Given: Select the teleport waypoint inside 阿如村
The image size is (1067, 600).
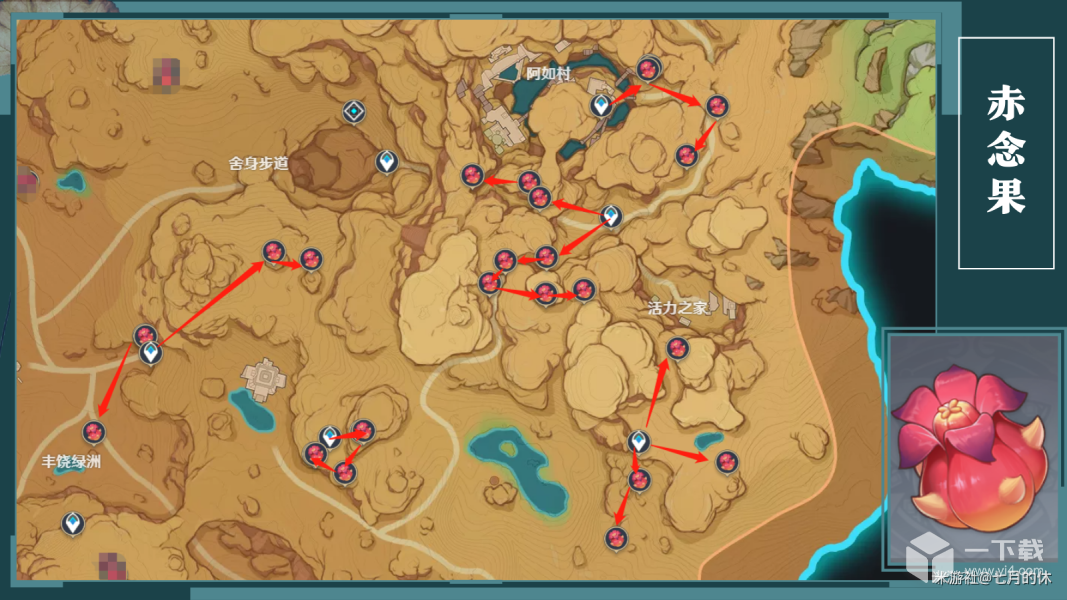Looking at the screenshot, I should tap(601, 104).
